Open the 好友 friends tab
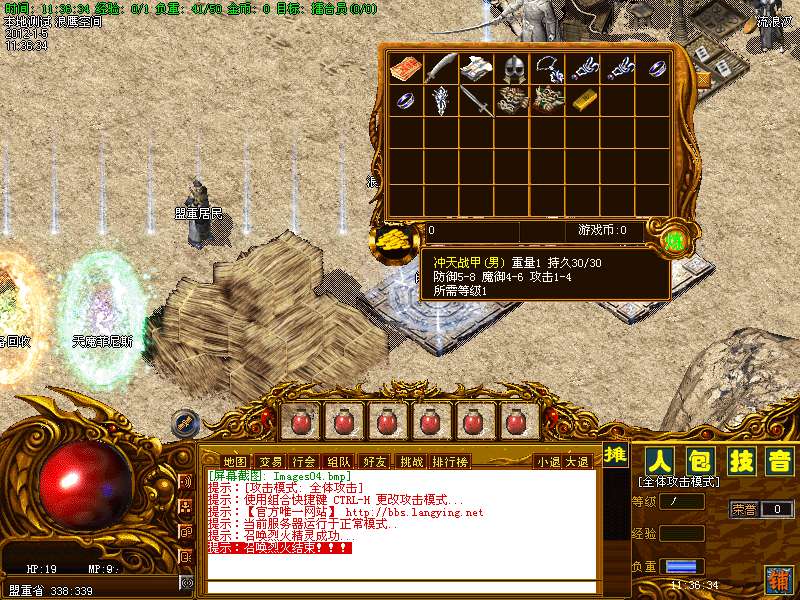 pyautogui.click(x=375, y=461)
